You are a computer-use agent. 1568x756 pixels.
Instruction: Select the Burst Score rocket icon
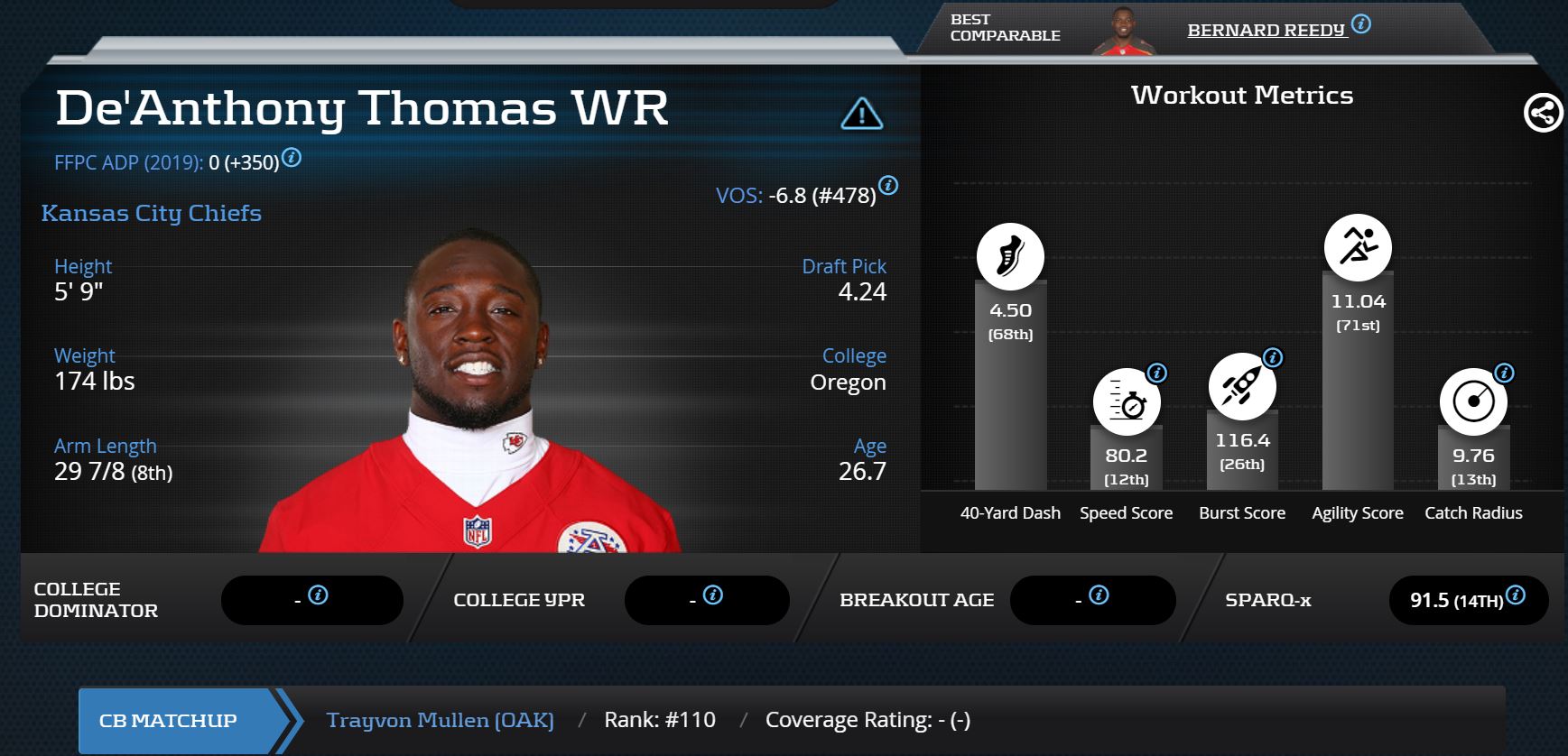coord(1242,388)
